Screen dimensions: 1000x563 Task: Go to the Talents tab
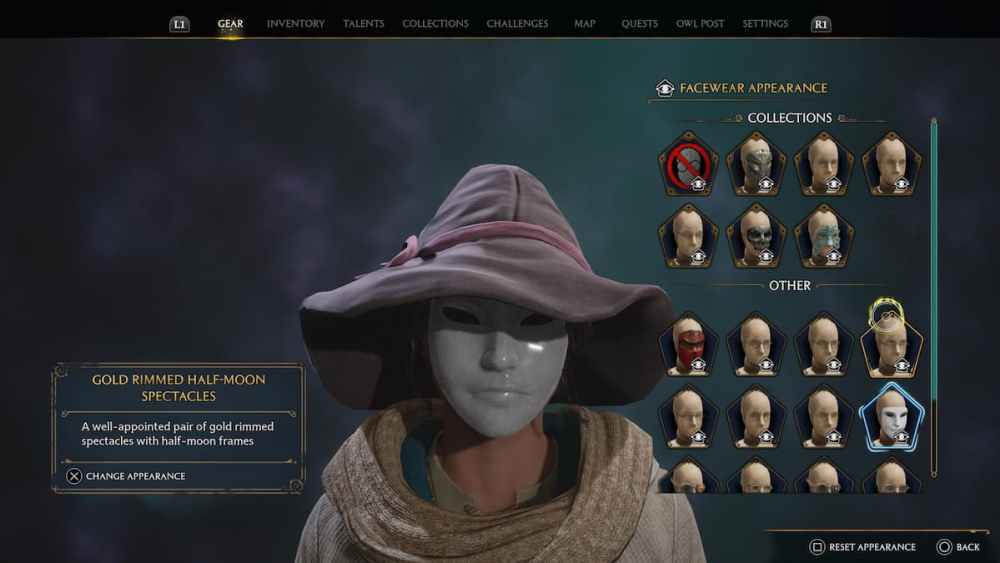pos(363,23)
